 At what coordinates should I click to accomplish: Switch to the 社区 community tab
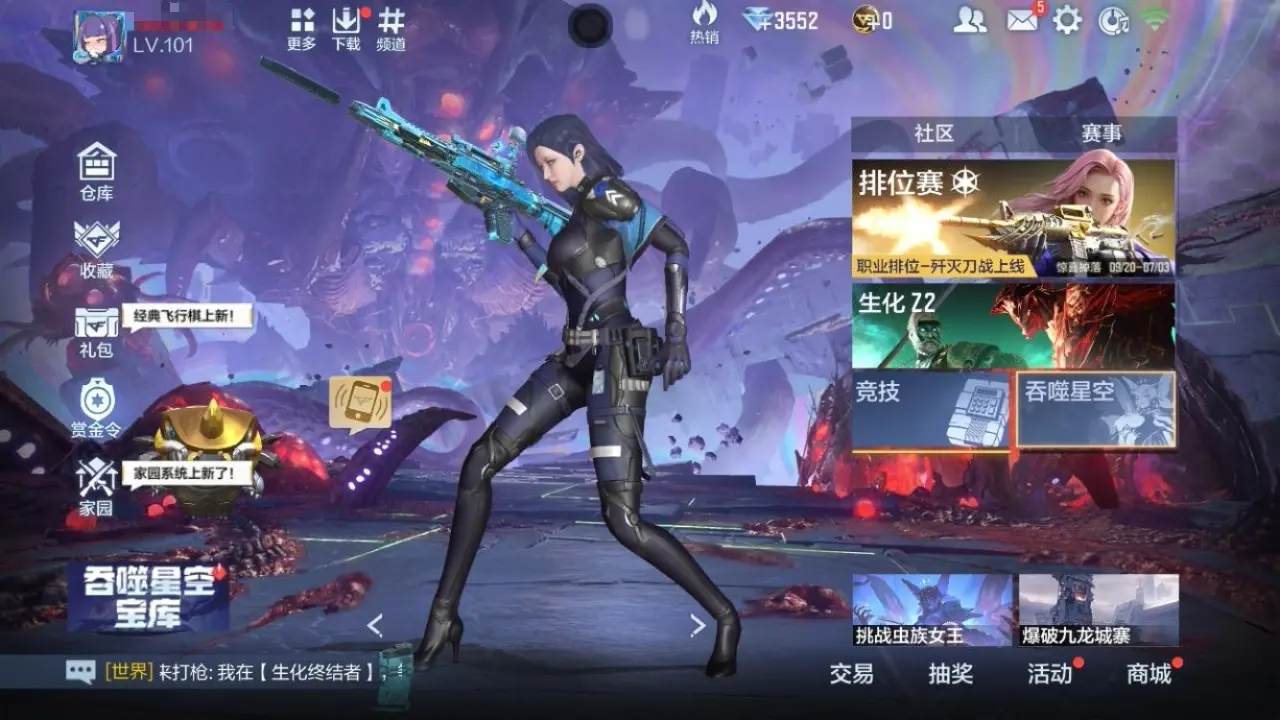tap(933, 133)
